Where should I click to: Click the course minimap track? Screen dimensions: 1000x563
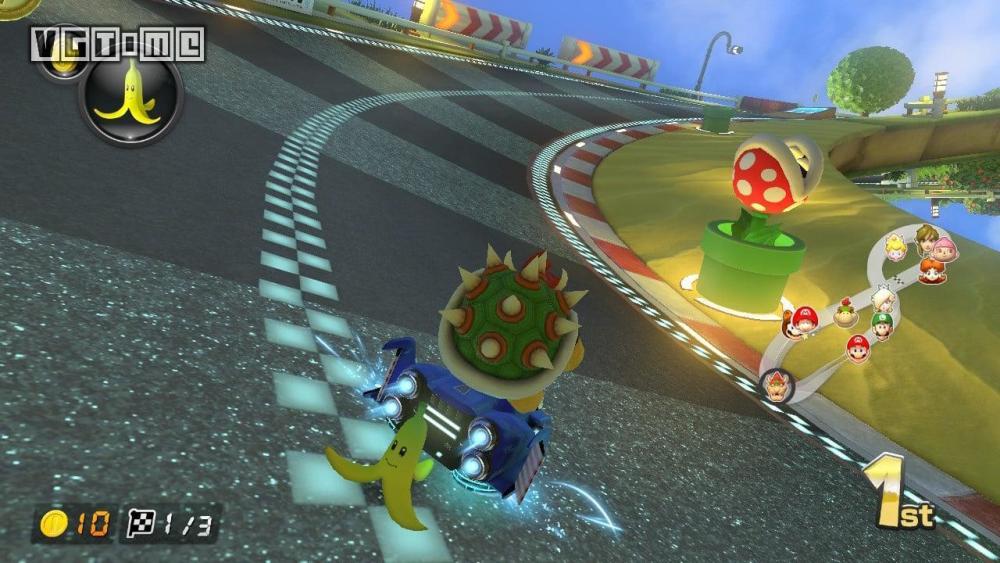pos(818,372)
